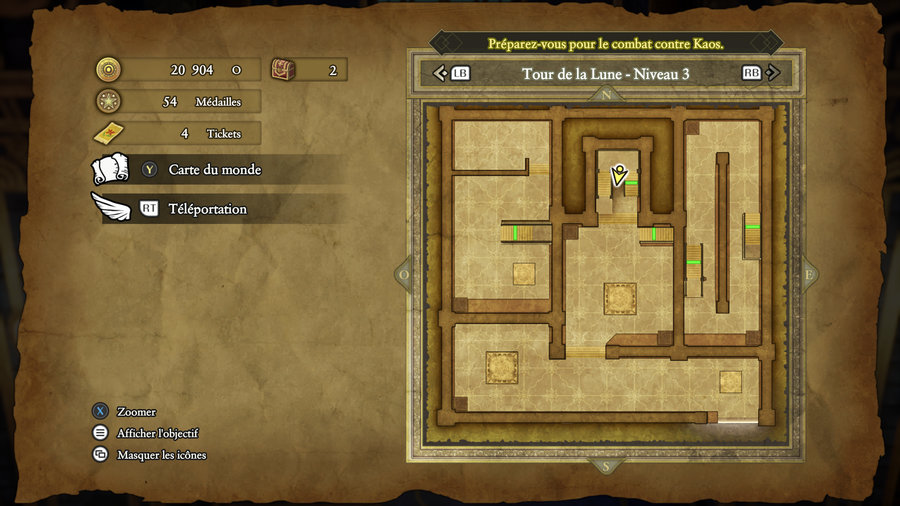Select the Téléportation option

[x=207, y=209]
